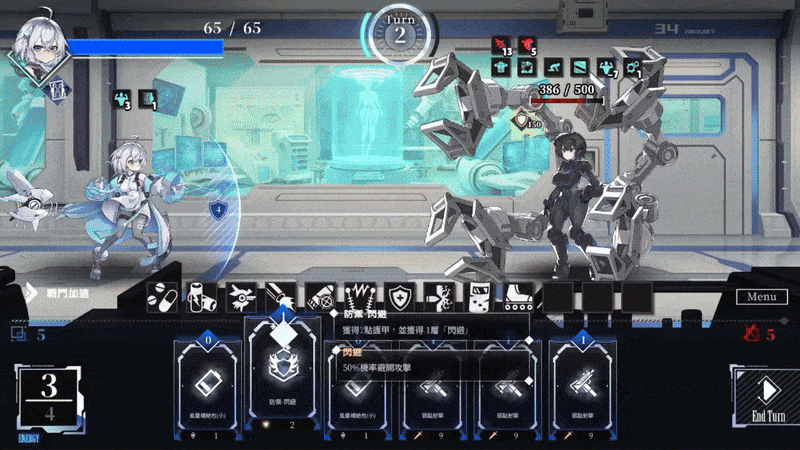Inspect the shield with cross relic
The width and height of the screenshot is (800, 450).
coord(400,296)
